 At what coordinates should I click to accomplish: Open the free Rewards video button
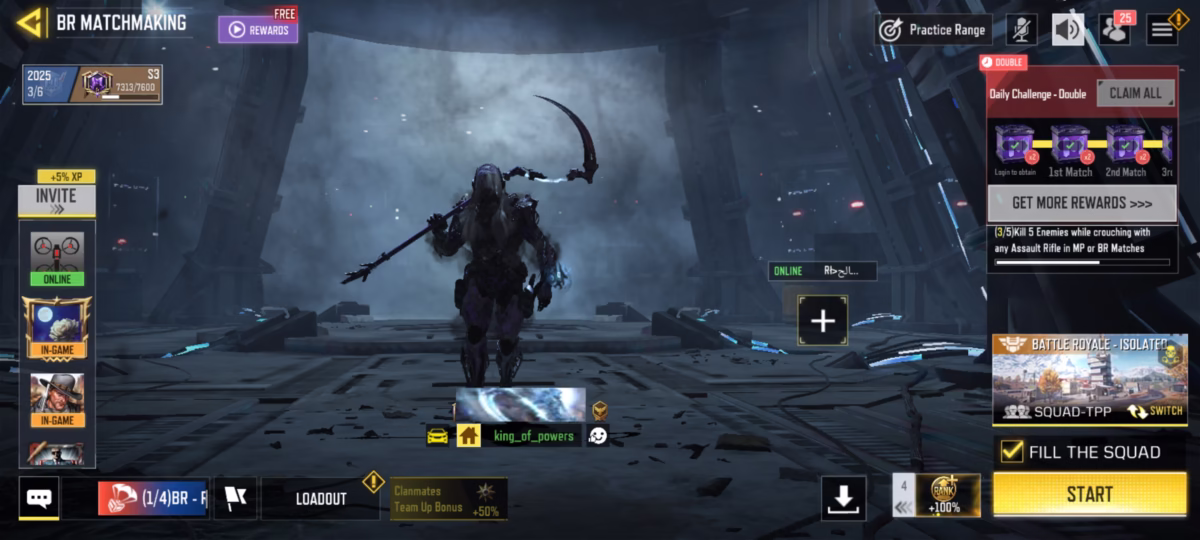(x=258, y=29)
